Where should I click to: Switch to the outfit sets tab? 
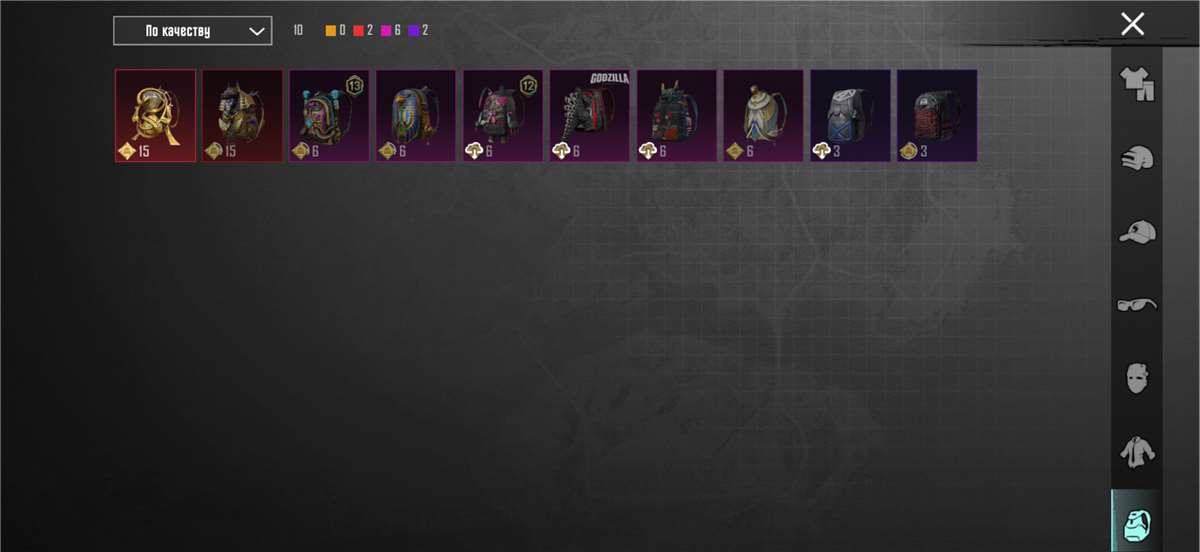click(x=1137, y=84)
